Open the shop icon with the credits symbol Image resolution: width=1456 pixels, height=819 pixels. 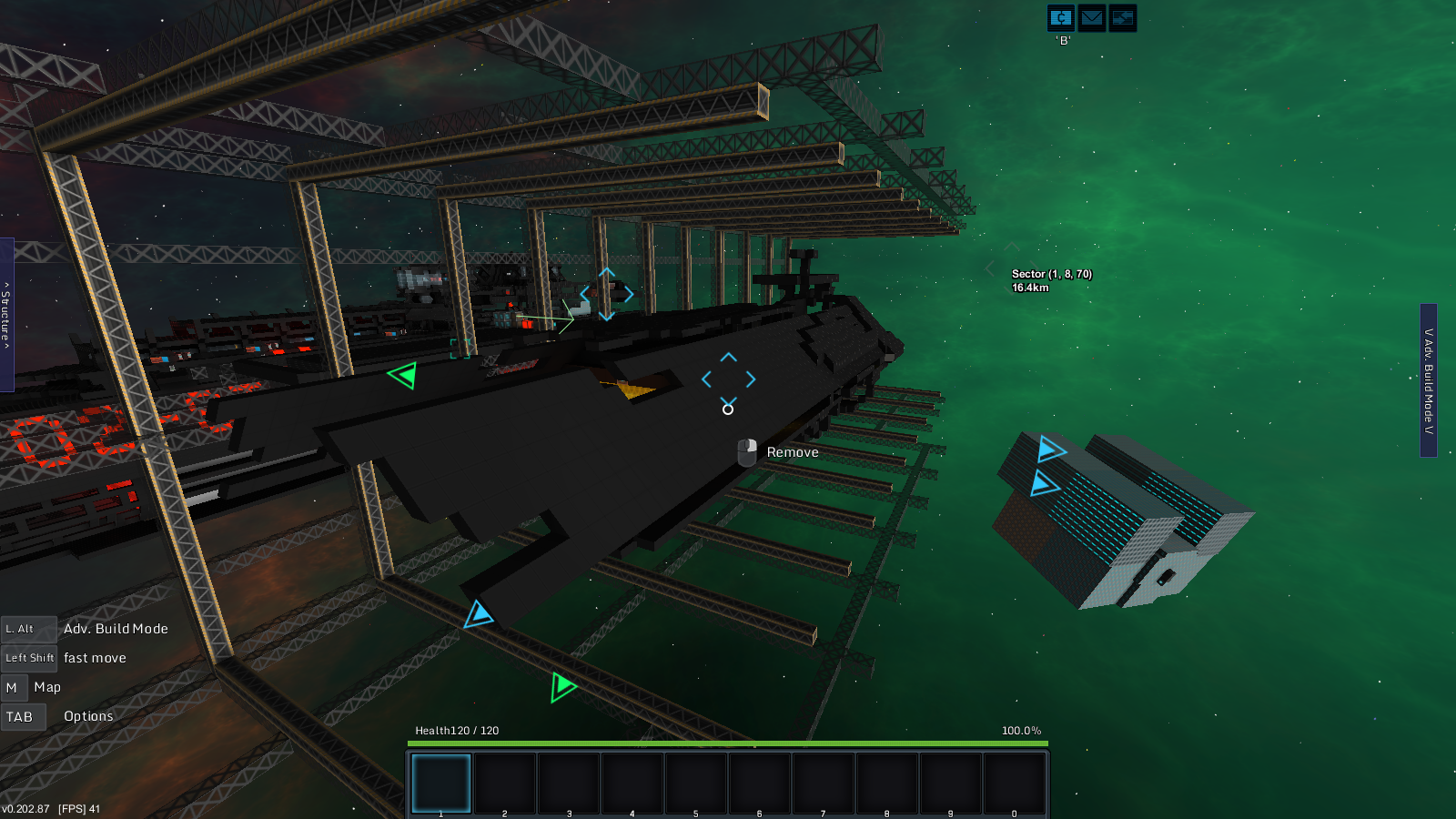pos(1061,18)
